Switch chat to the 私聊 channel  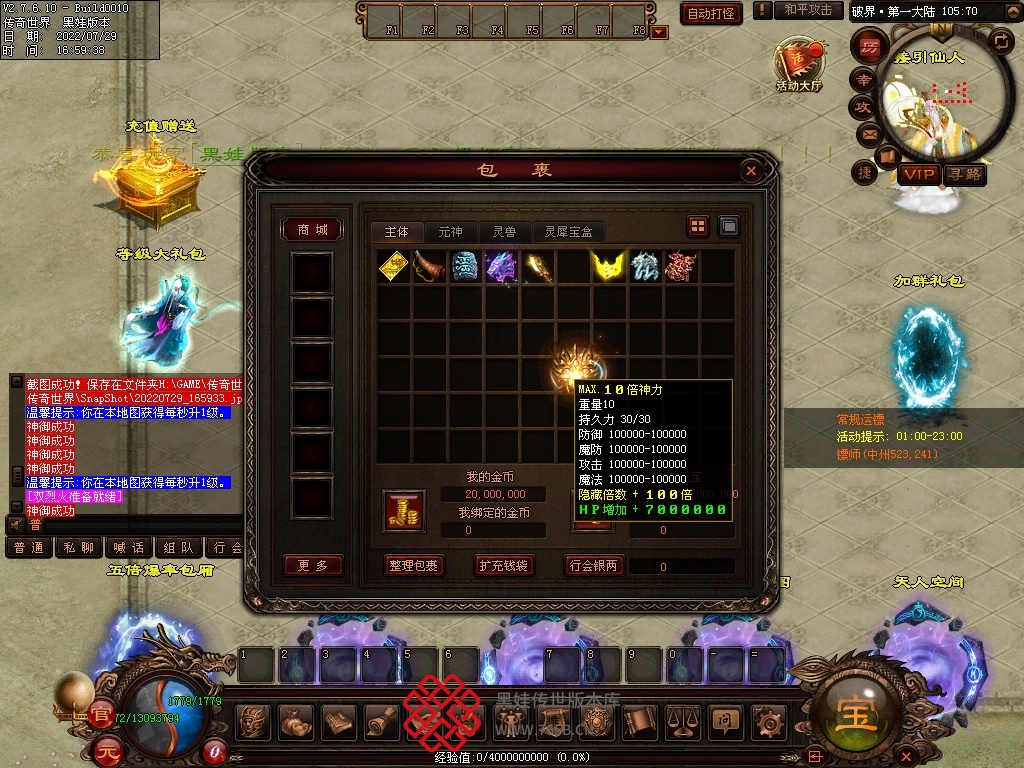click(78, 548)
